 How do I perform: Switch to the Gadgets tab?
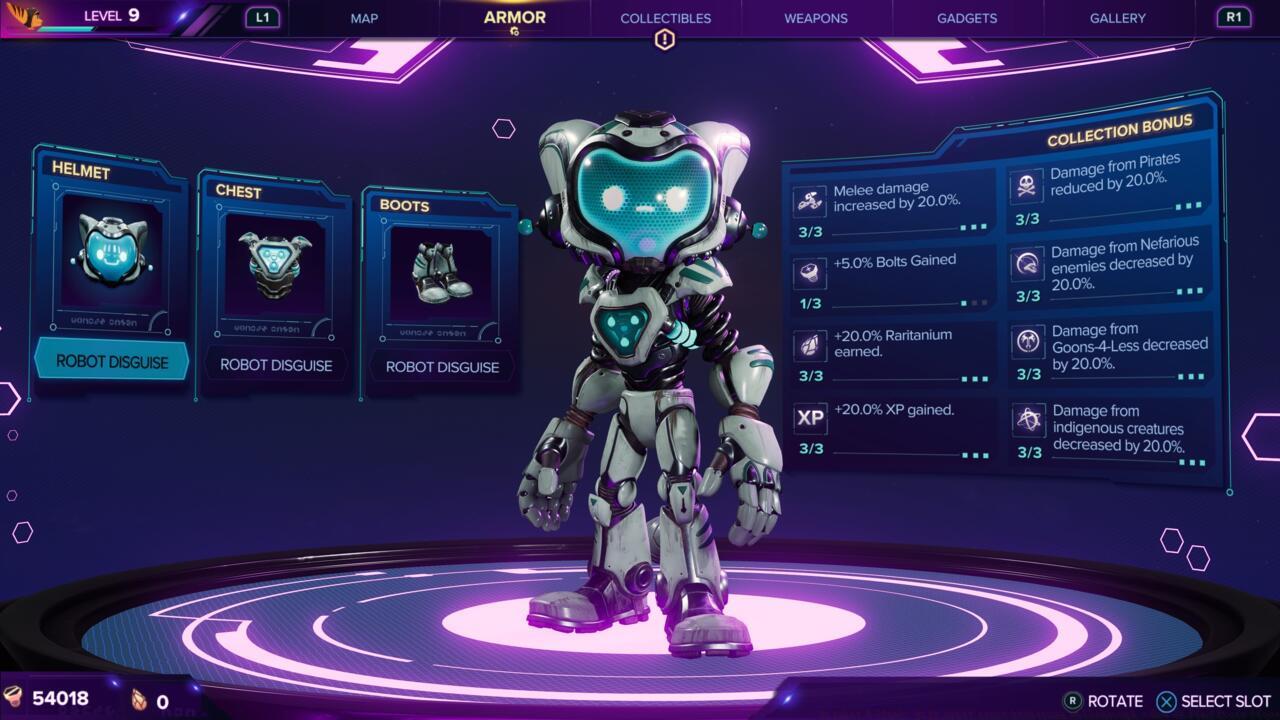pos(966,18)
